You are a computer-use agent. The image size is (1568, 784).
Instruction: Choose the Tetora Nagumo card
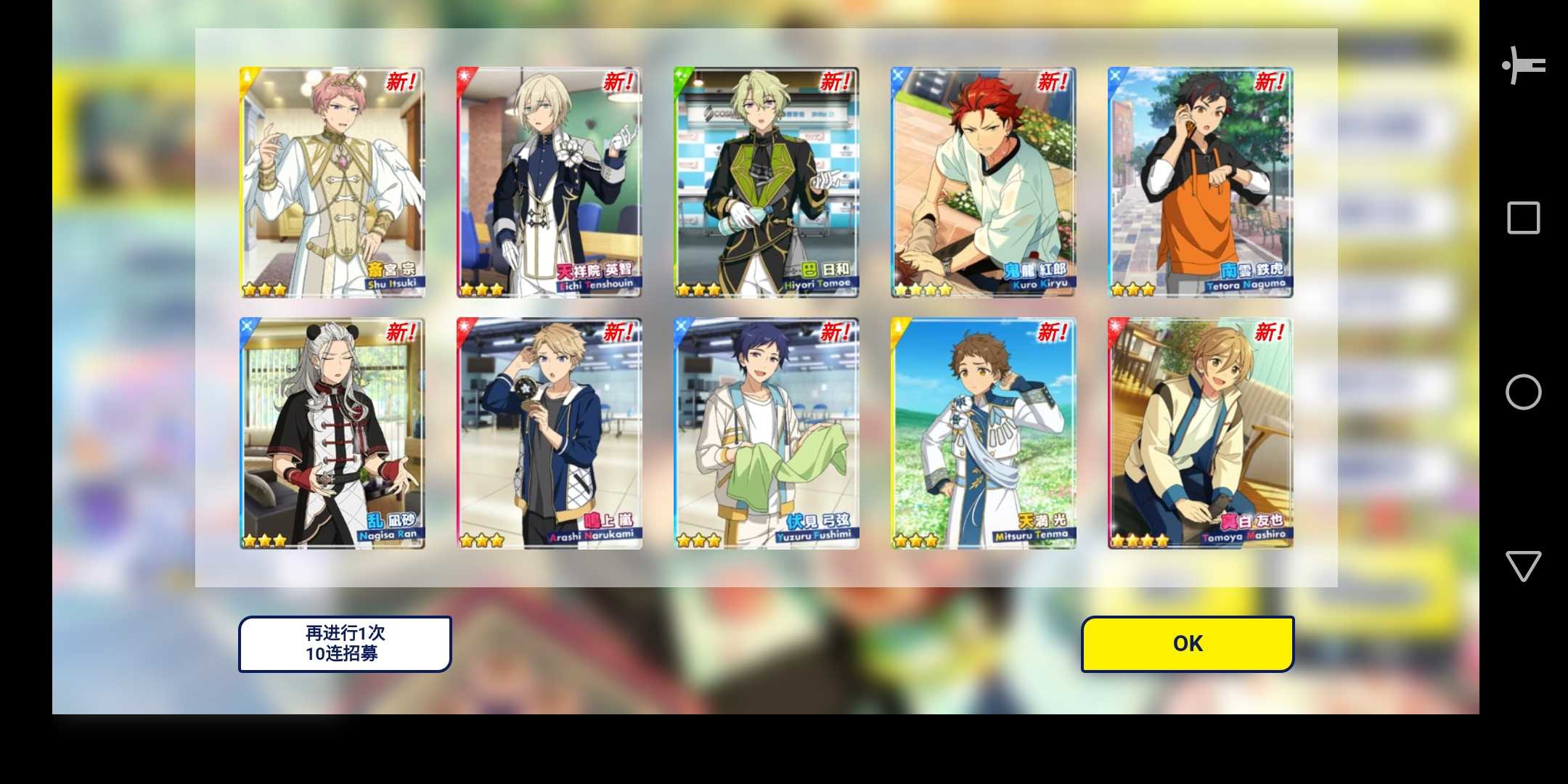1200,182
